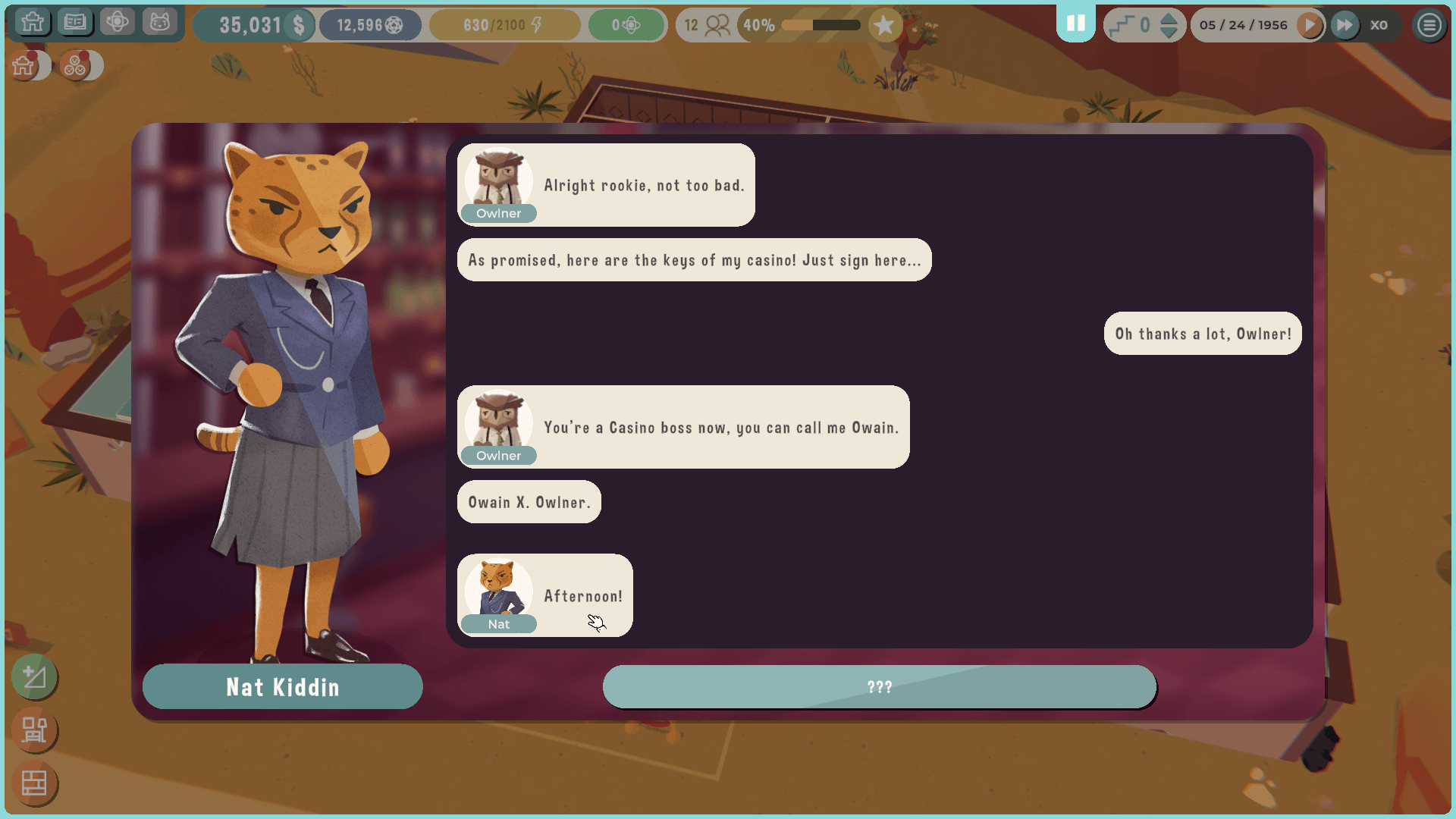Open the furniture placement tool
The height and width of the screenshot is (819, 1456).
coord(34,730)
